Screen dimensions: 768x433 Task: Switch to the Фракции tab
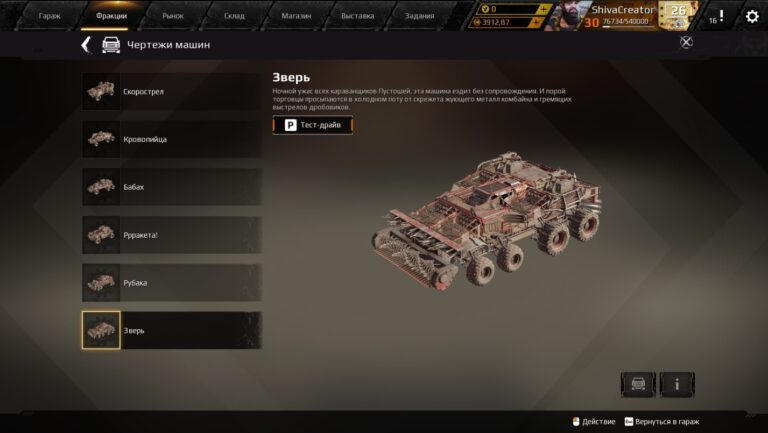point(111,17)
